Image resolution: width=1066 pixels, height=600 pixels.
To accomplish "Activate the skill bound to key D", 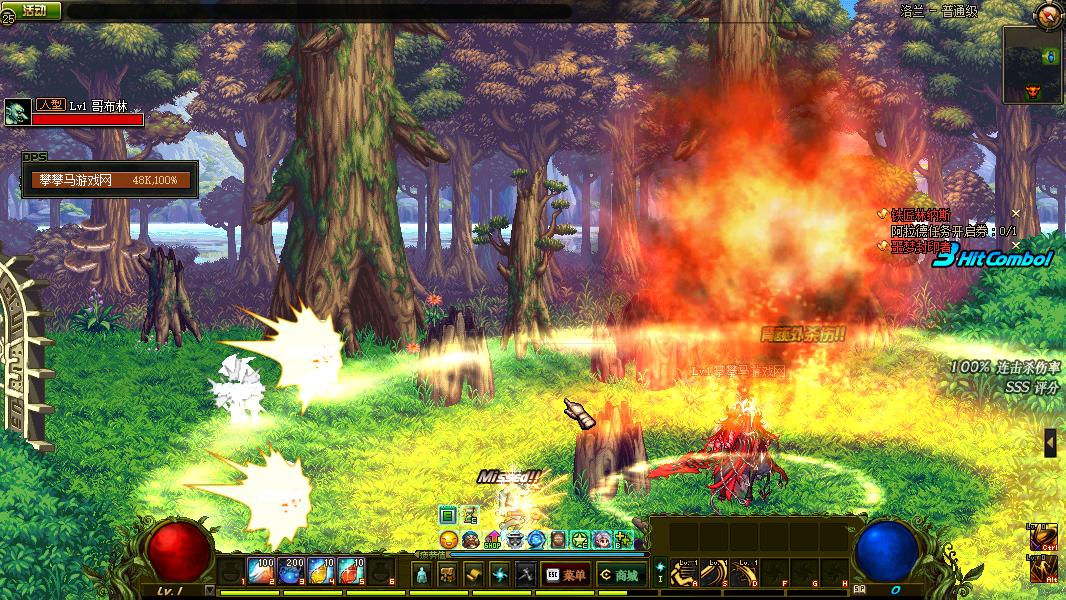I will 745,571.
